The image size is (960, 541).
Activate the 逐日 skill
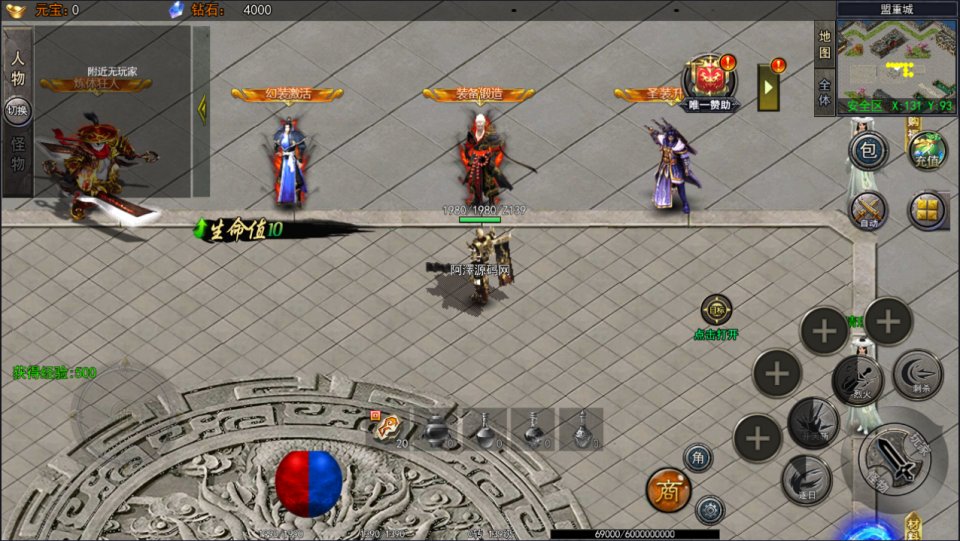[x=806, y=478]
